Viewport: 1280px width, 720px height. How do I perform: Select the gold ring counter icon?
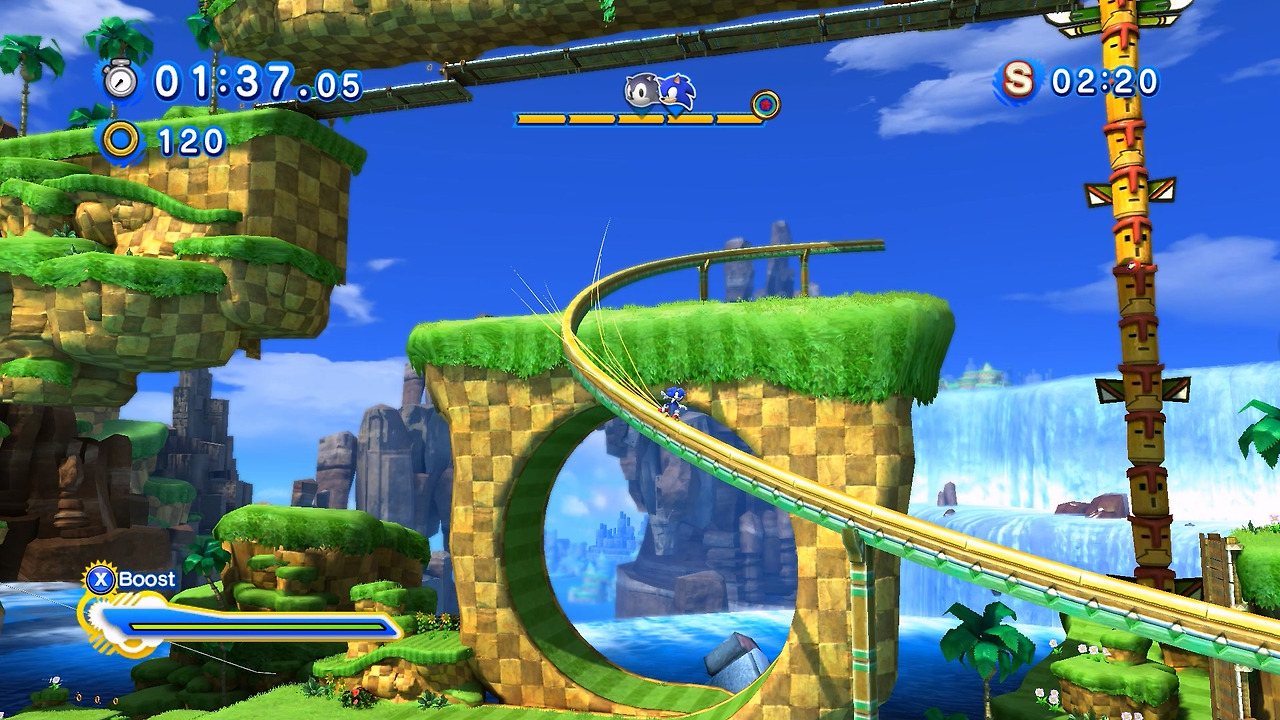121,140
